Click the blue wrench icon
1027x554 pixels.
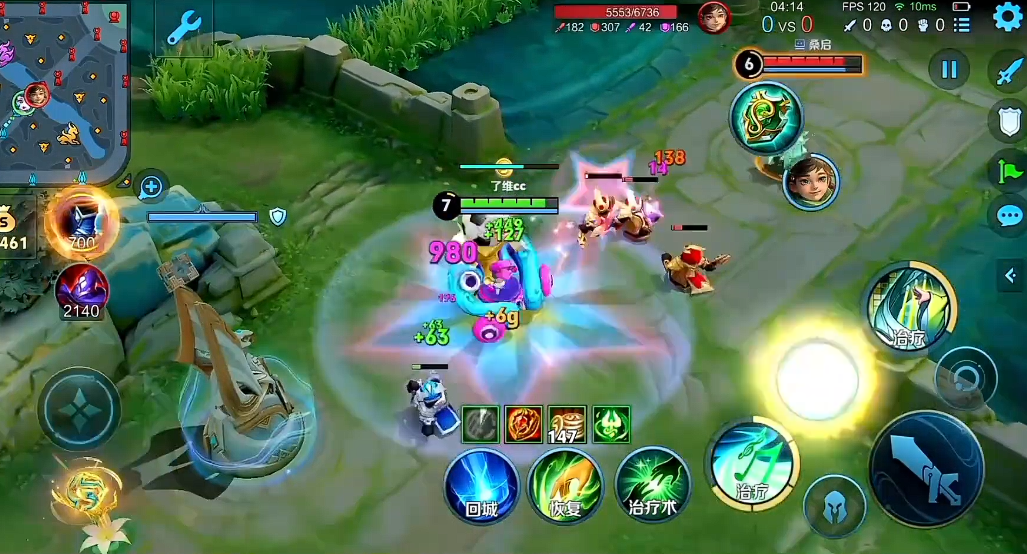184,27
